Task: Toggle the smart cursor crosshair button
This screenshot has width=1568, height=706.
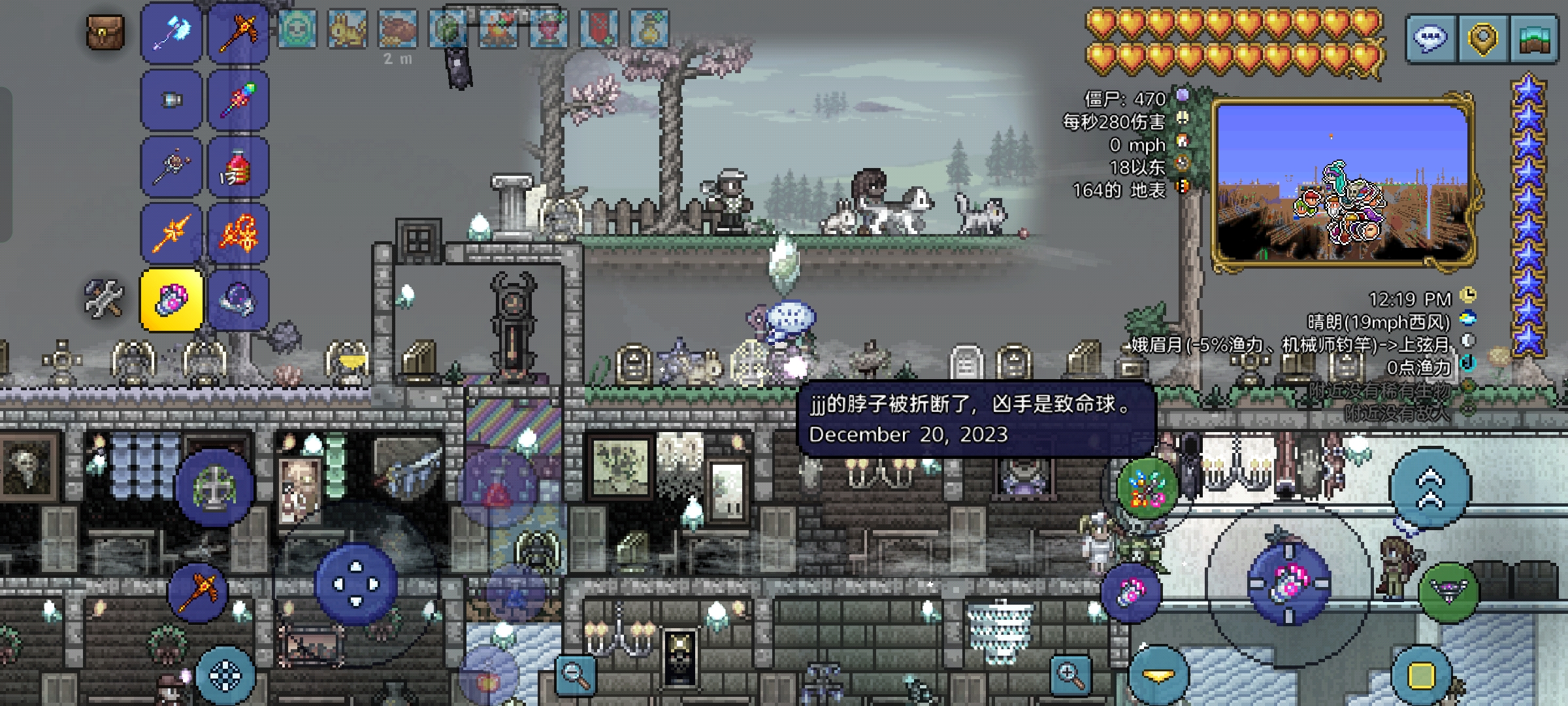Action: 225,676
